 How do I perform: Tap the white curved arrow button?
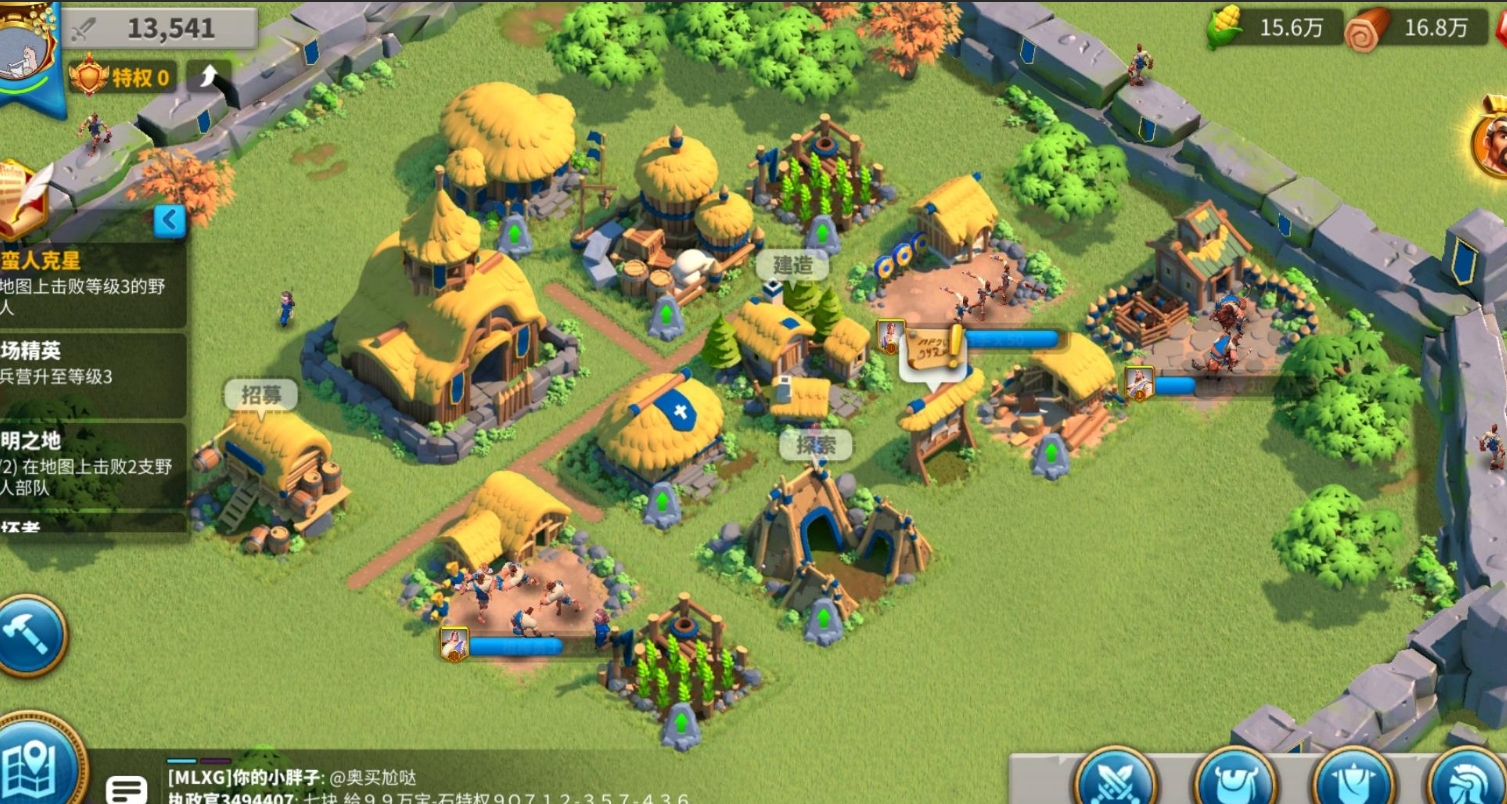(208, 77)
